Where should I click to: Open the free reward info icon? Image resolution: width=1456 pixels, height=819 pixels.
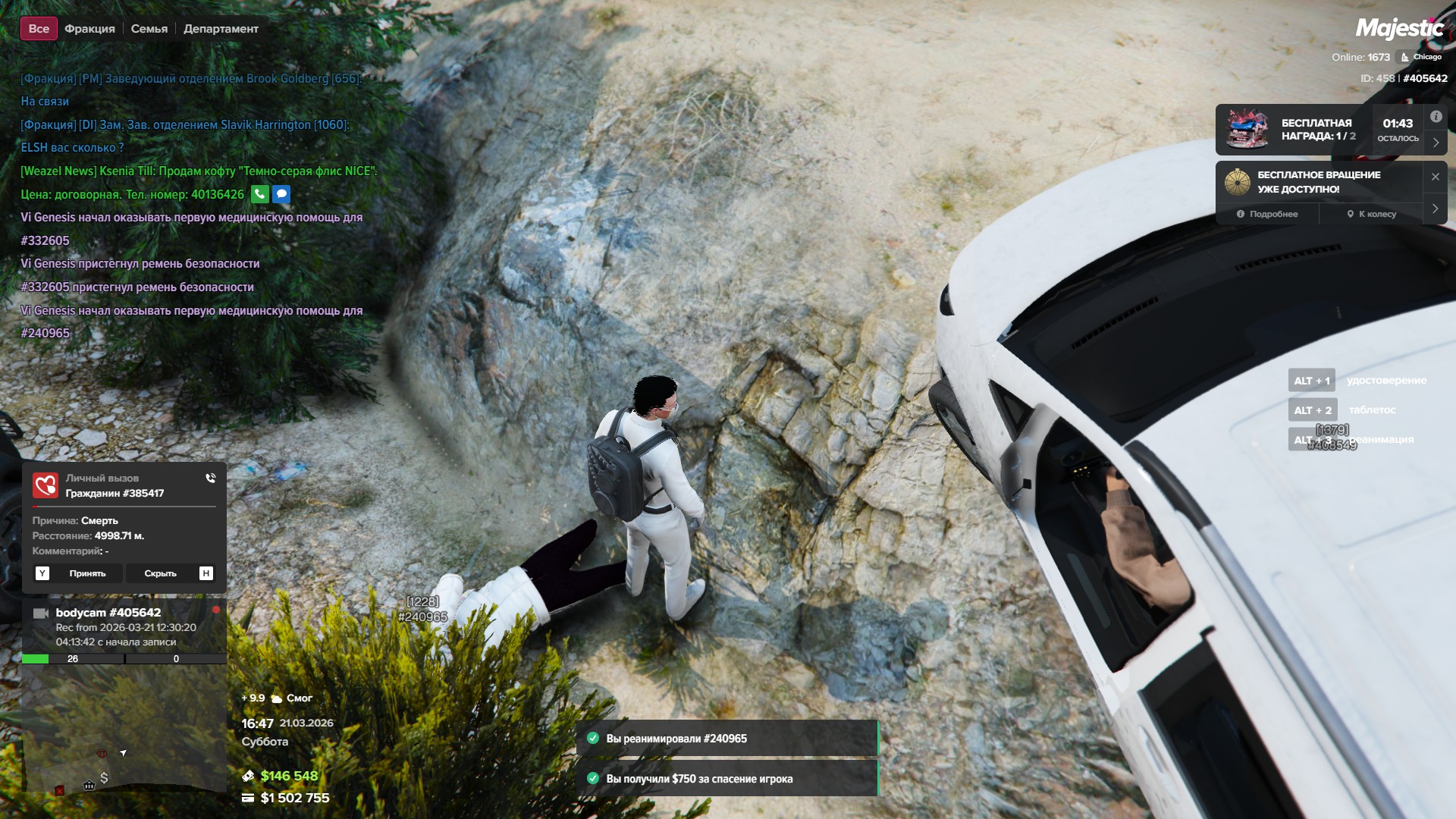pyautogui.click(x=1436, y=117)
